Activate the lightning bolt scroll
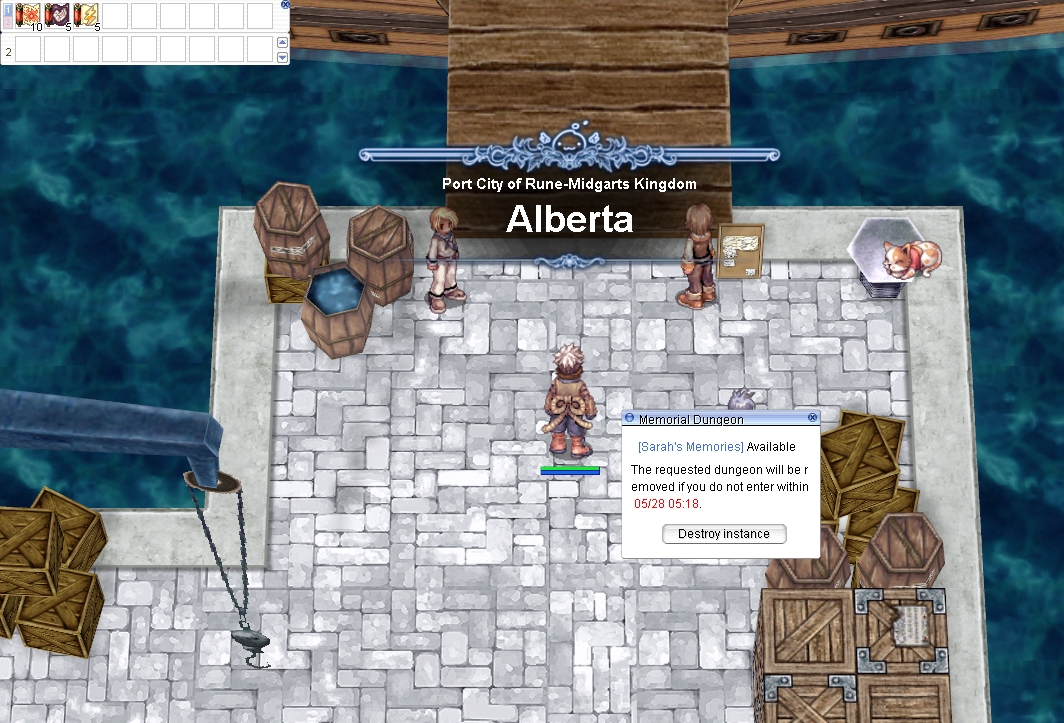This screenshot has width=1064, height=723. point(86,16)
